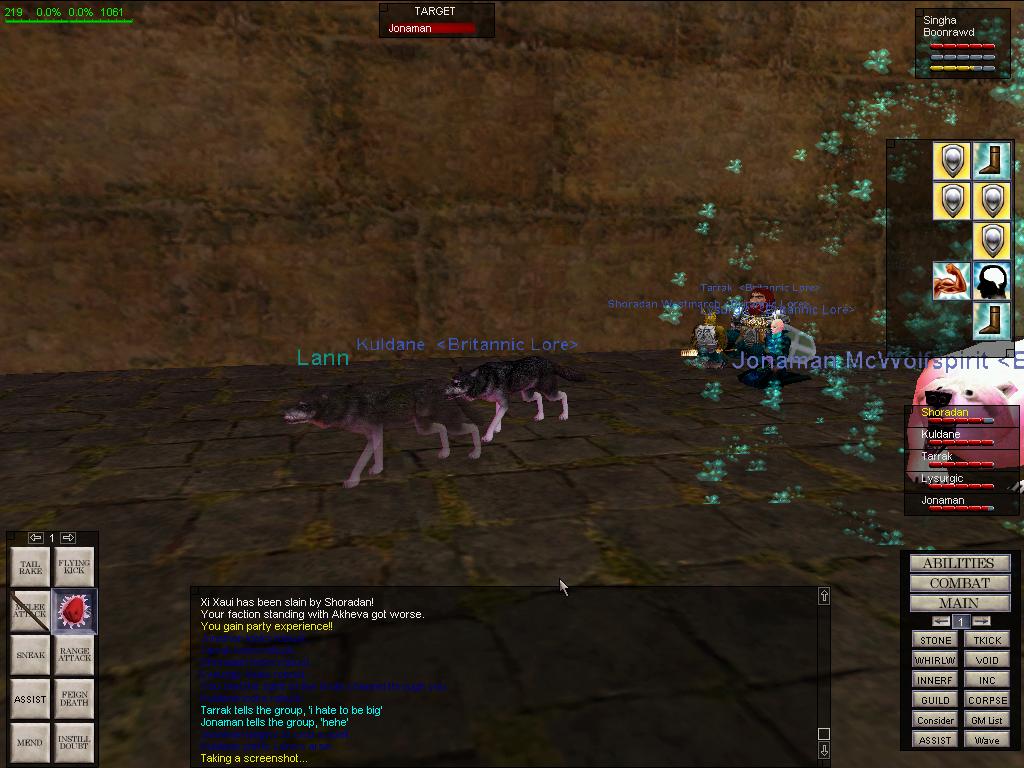Open the GM List

[x=987, y=720]
